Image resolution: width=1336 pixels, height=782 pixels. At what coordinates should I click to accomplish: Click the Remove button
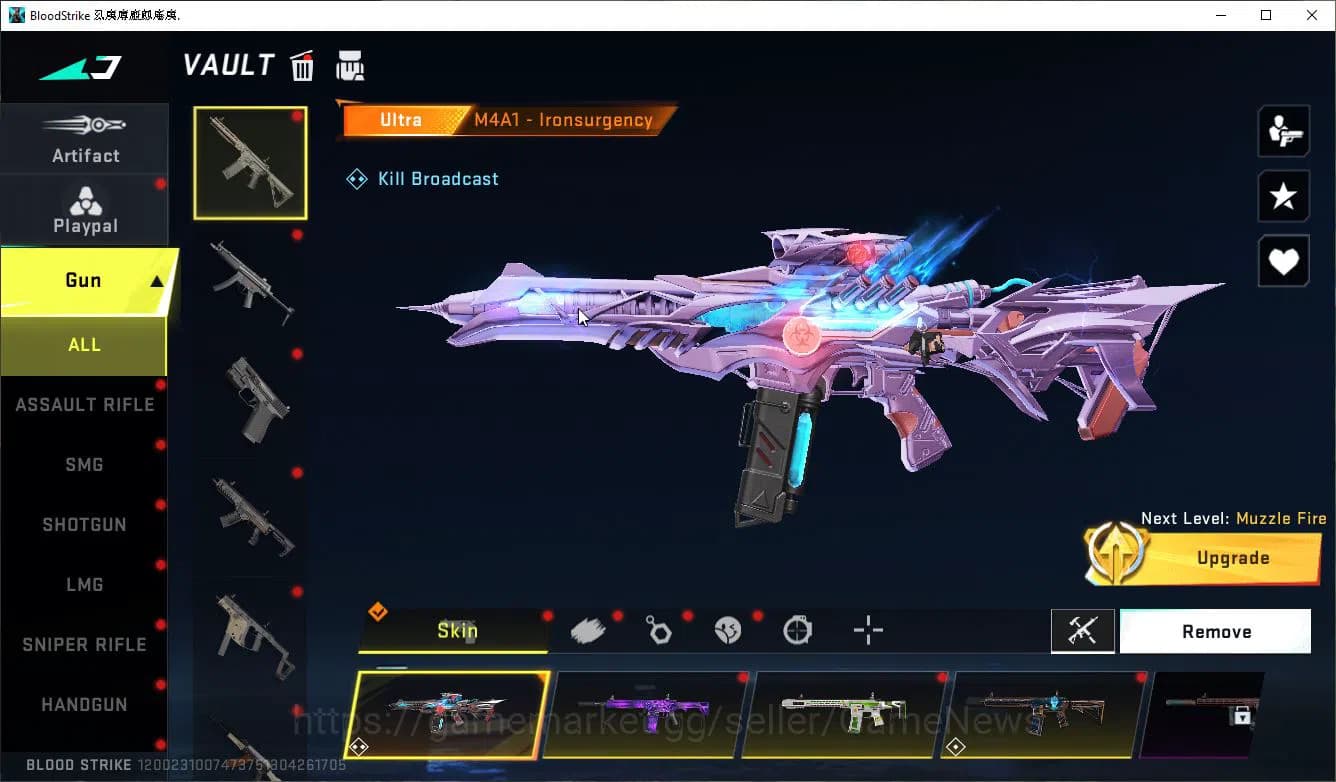(1215, 631)
